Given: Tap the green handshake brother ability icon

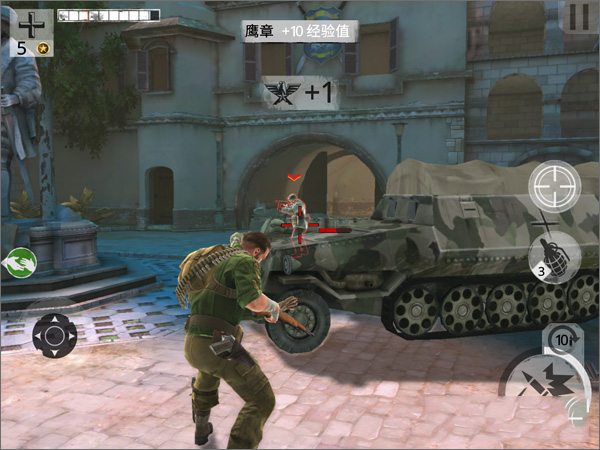Looking at the screenshot, I should [x=20, y=263].
